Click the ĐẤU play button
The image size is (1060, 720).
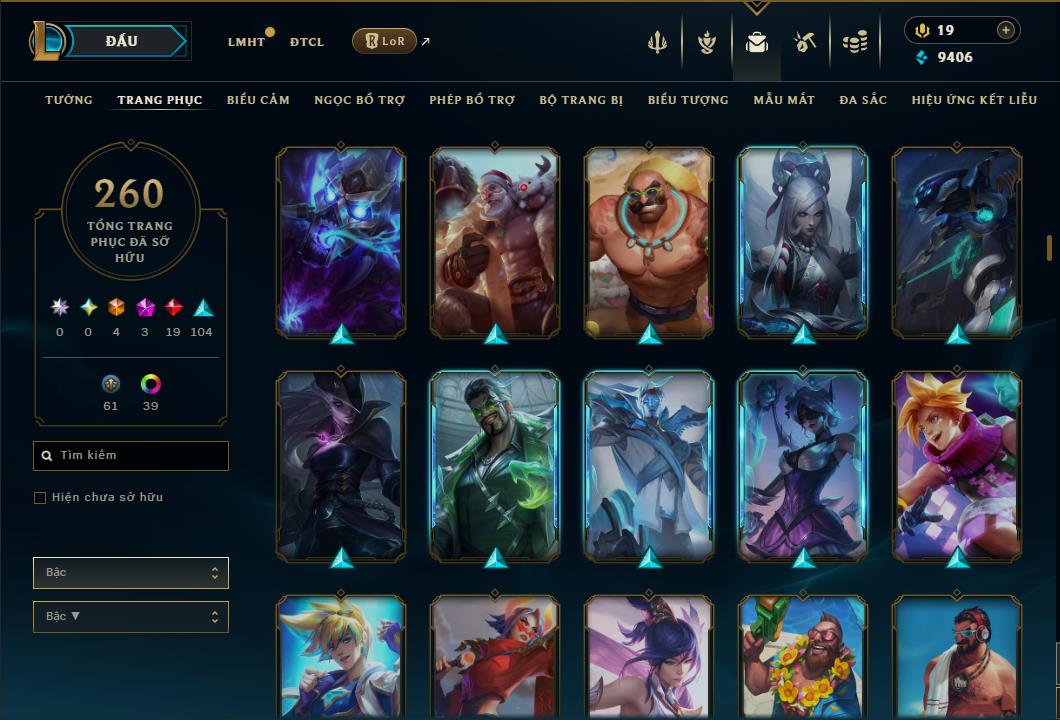coord(122,41)
